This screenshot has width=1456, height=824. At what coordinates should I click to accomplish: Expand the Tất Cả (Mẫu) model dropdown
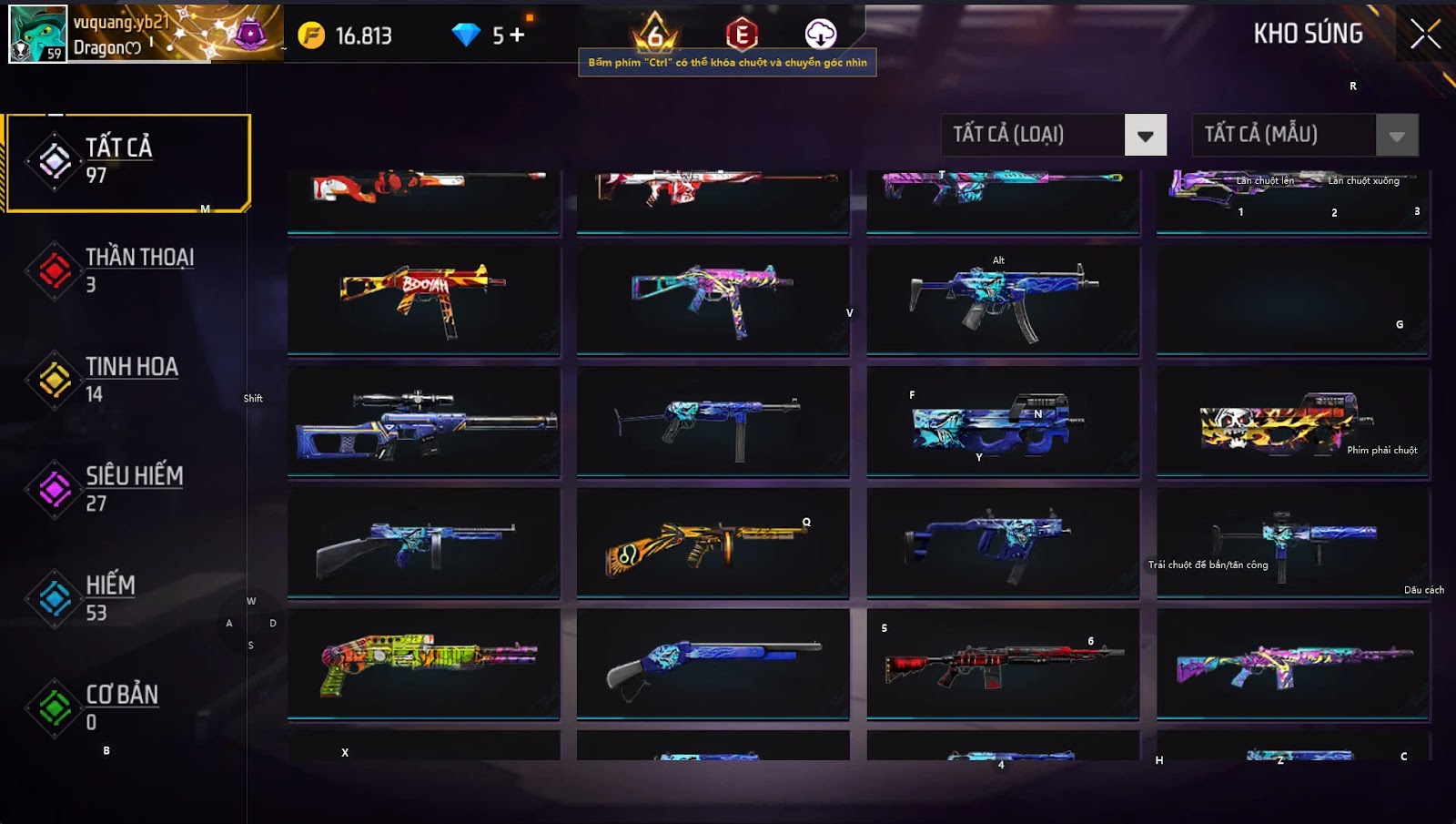[1396, 136]
